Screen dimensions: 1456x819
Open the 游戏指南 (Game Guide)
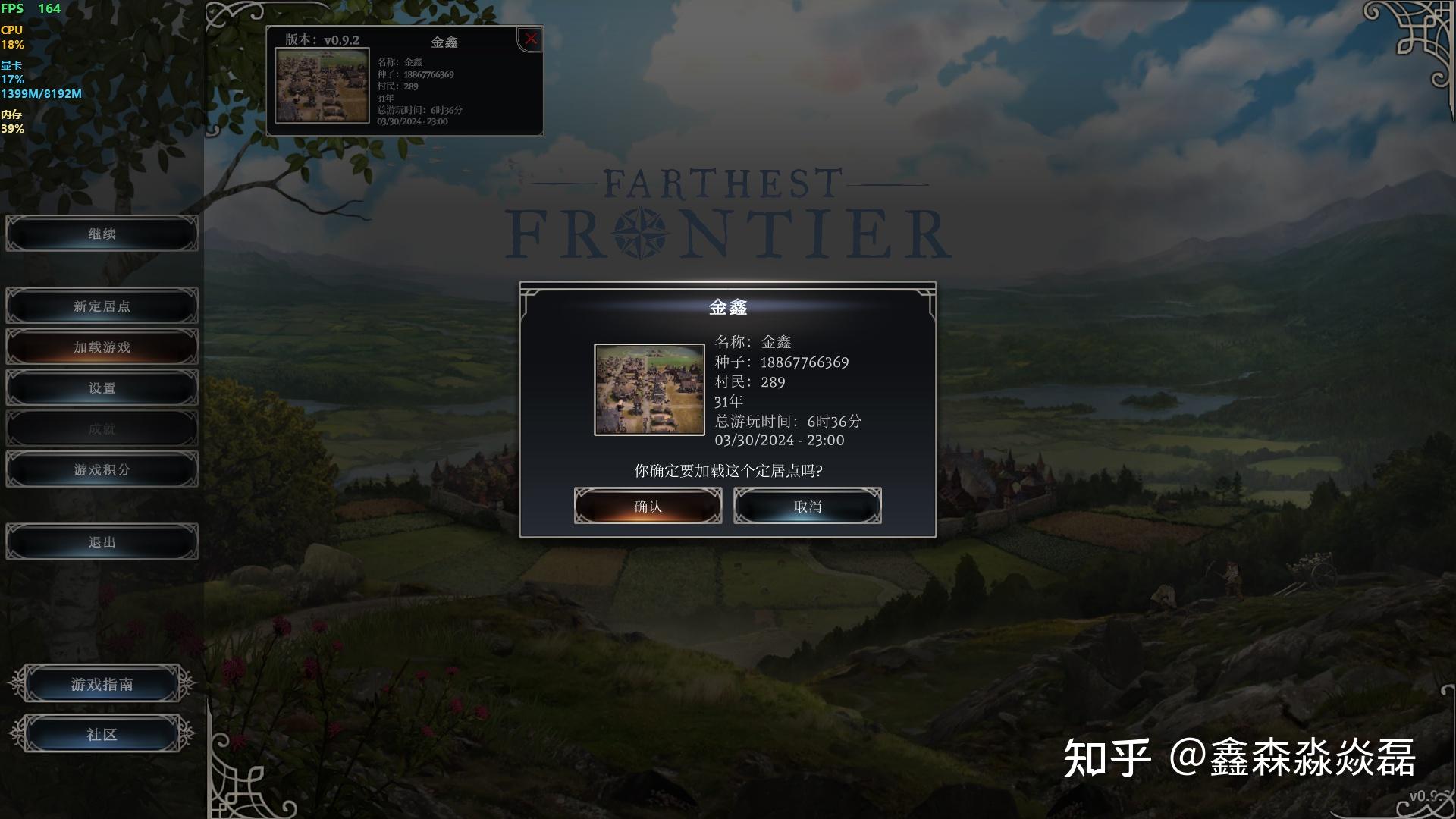click(102, 683)
